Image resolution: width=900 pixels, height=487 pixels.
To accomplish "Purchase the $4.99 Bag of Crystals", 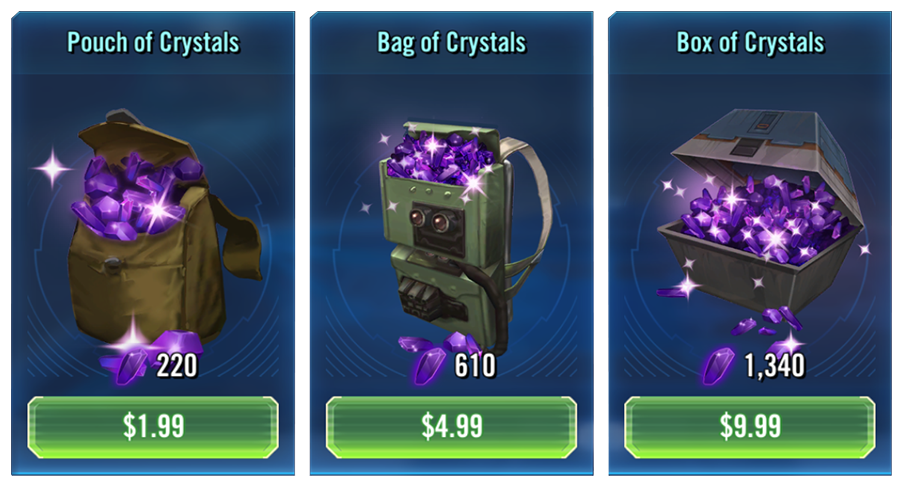I will [451, 426].
